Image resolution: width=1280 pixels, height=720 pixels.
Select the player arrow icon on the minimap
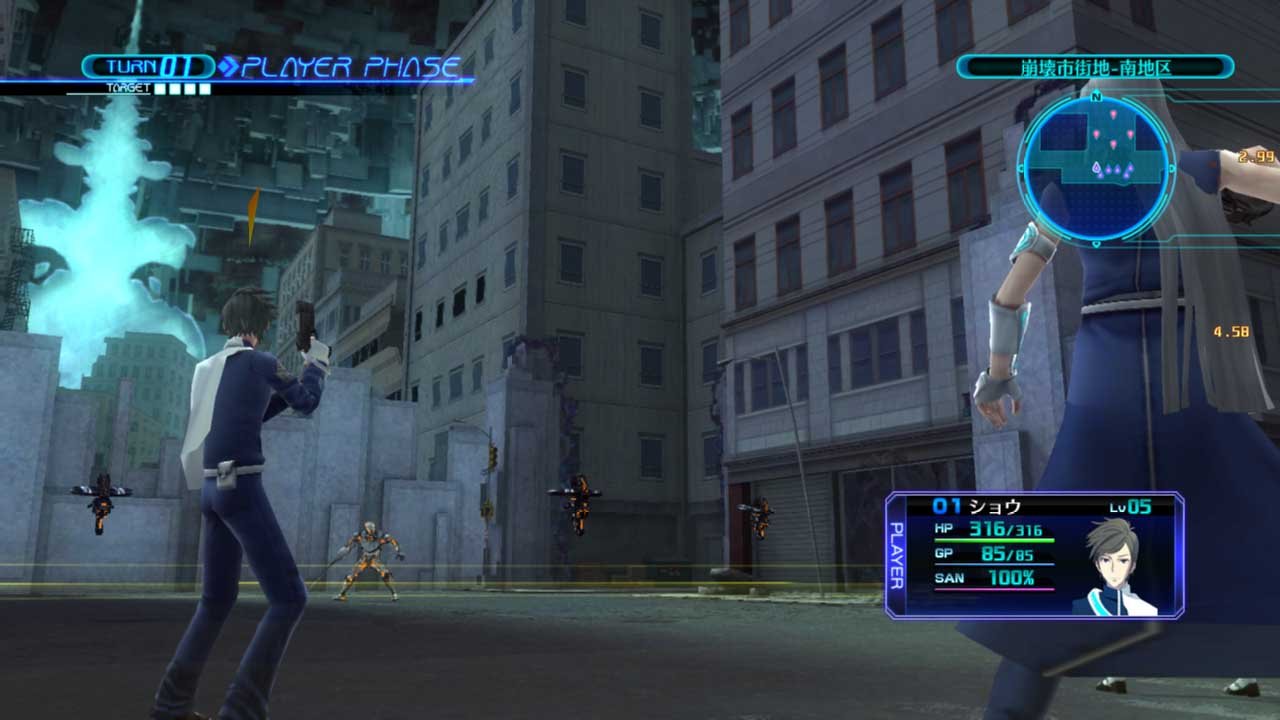tap(1096, 168)
